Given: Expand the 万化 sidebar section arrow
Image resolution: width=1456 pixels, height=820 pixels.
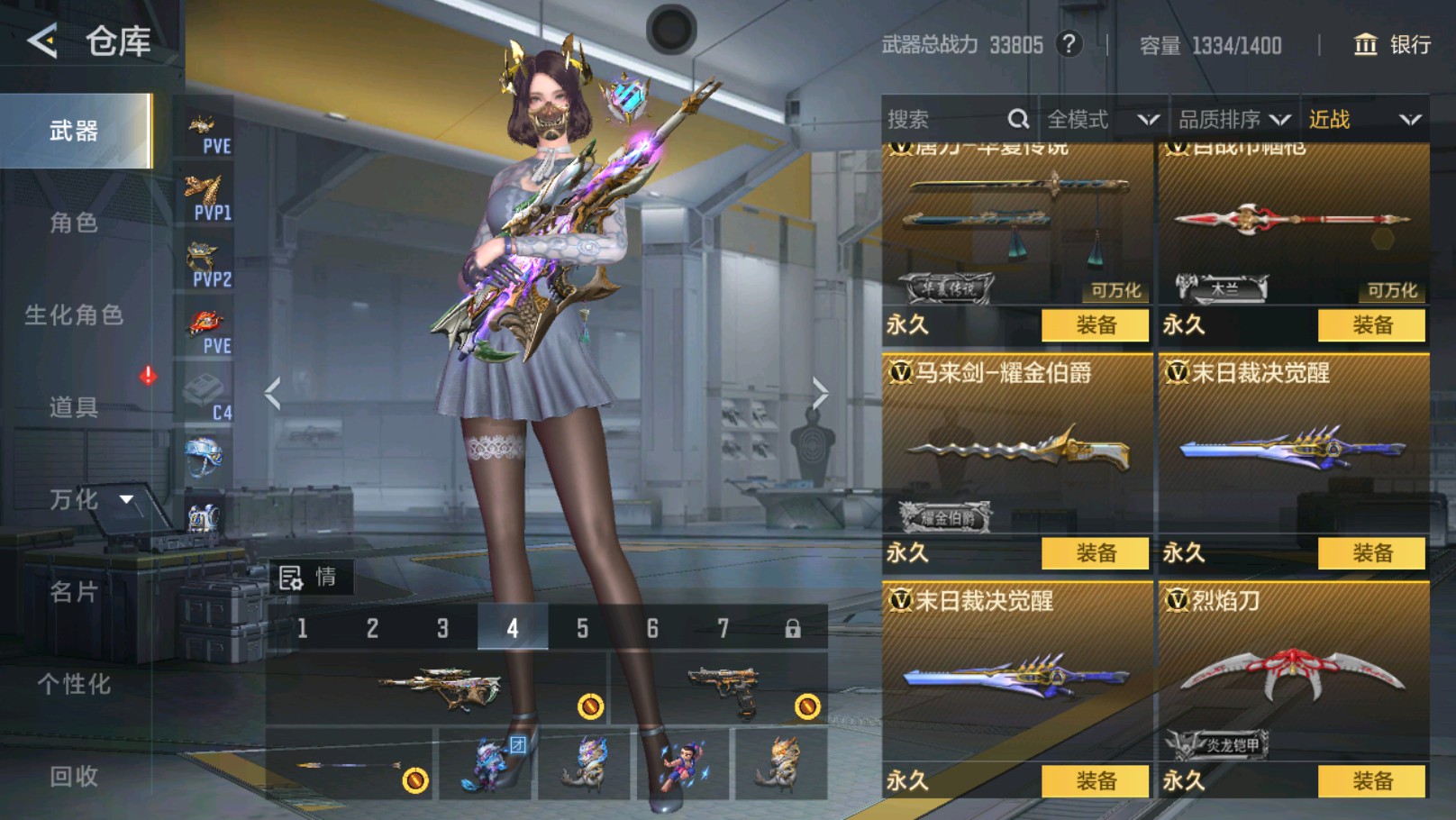Looking at the screenshot, I should [124, 498].
